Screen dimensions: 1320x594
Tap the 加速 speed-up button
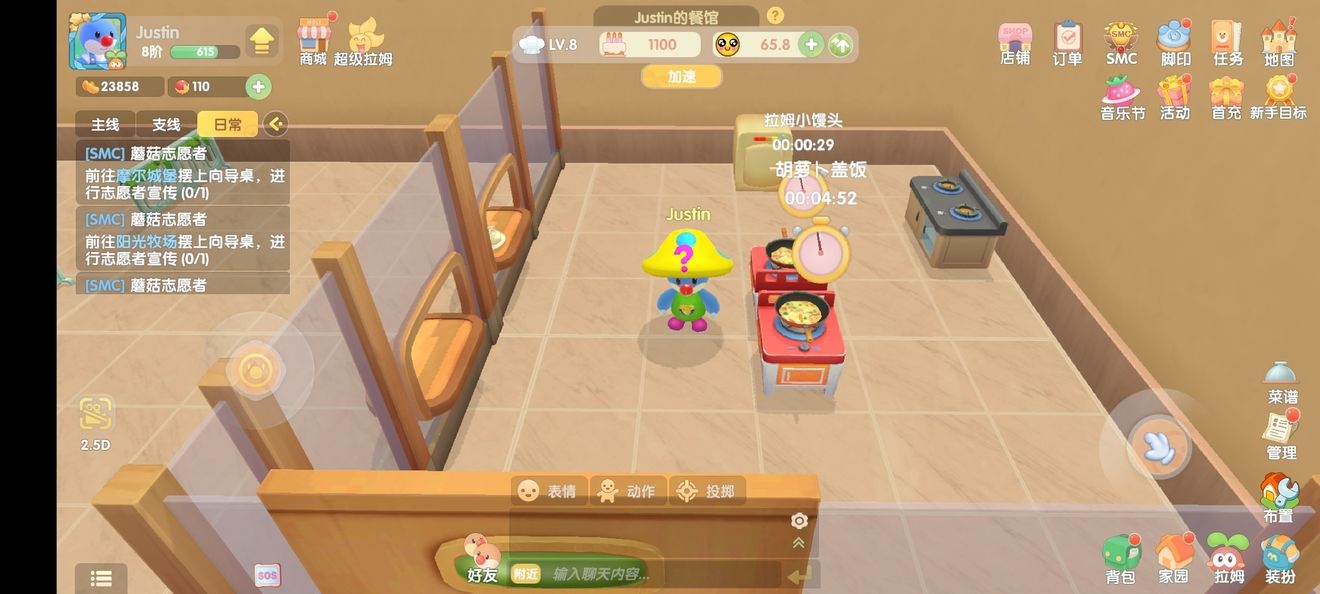[x=681, y=76]
